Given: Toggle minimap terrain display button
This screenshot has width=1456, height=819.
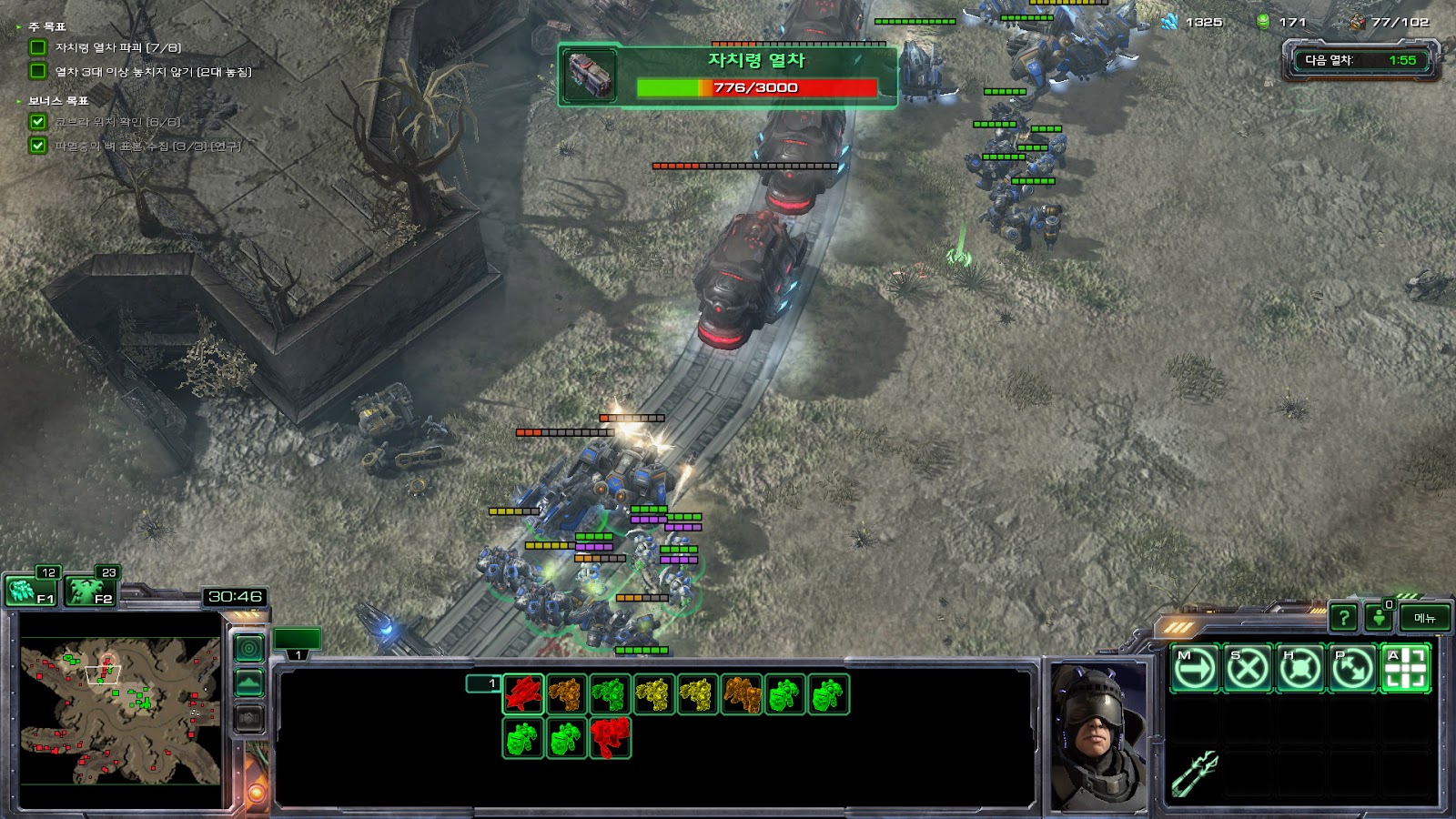Looking at the screenshot, I should pyautogui.click(x=249, y=683).
